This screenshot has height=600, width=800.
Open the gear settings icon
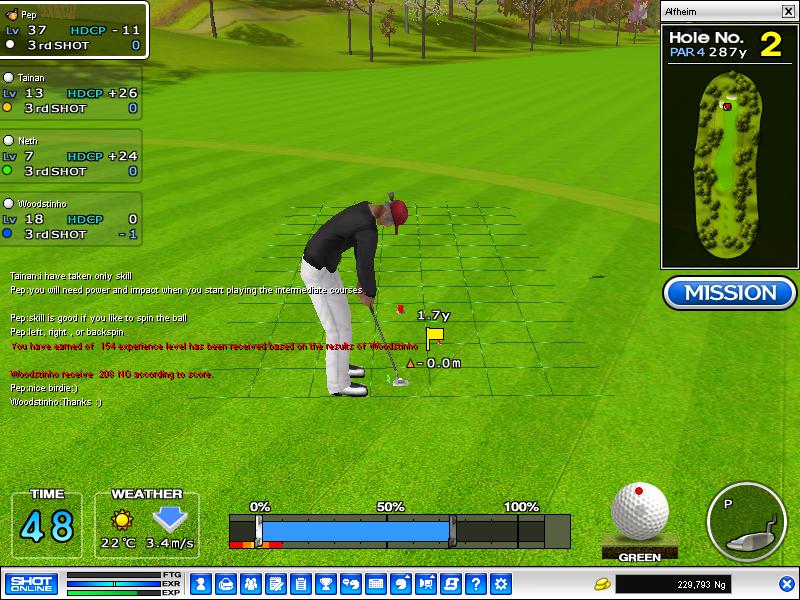tap(501, 583)
